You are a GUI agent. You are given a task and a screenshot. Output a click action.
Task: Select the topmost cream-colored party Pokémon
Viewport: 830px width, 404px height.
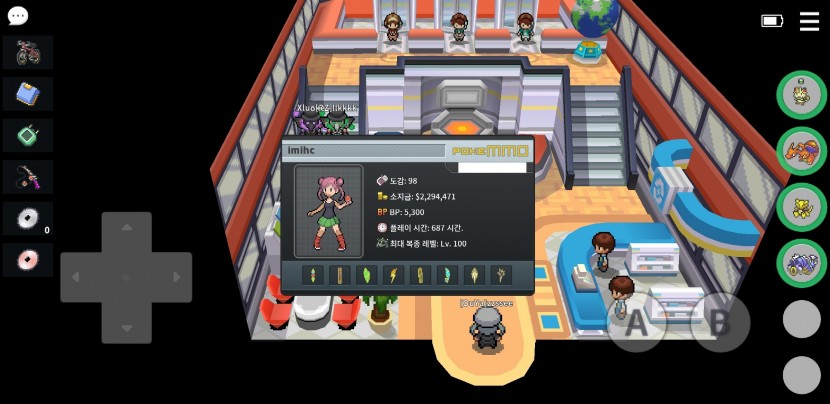(801, 94)
